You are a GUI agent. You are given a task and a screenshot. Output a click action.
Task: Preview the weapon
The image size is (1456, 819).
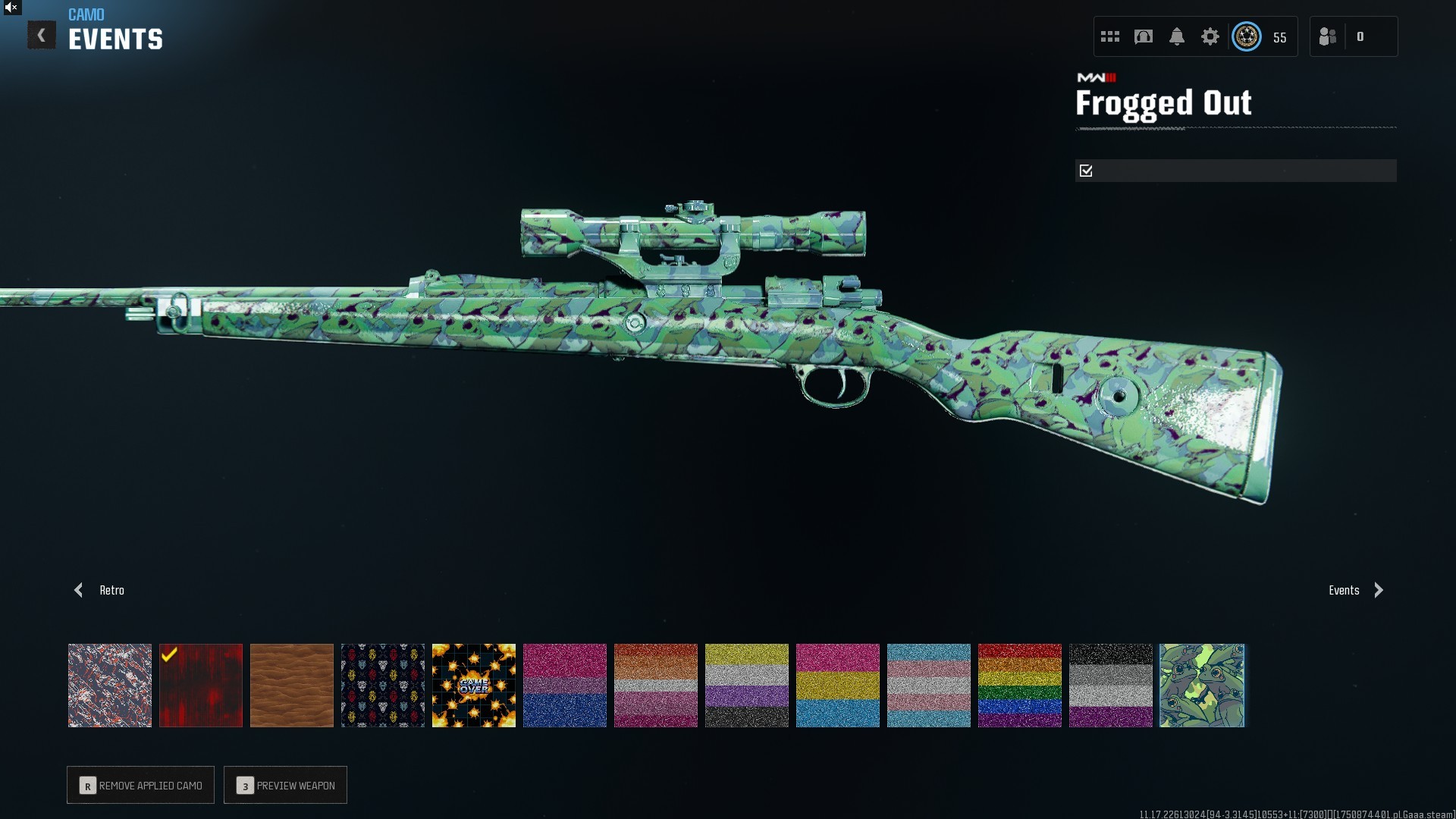pos(286,785)
